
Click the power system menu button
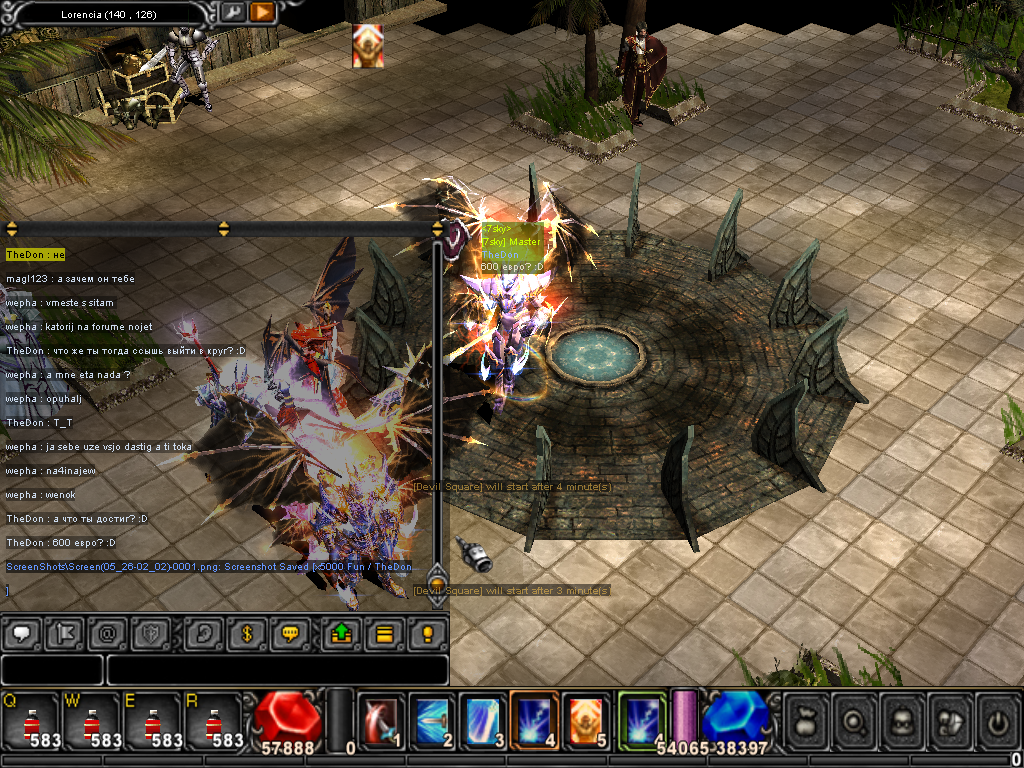coord(996,720)
